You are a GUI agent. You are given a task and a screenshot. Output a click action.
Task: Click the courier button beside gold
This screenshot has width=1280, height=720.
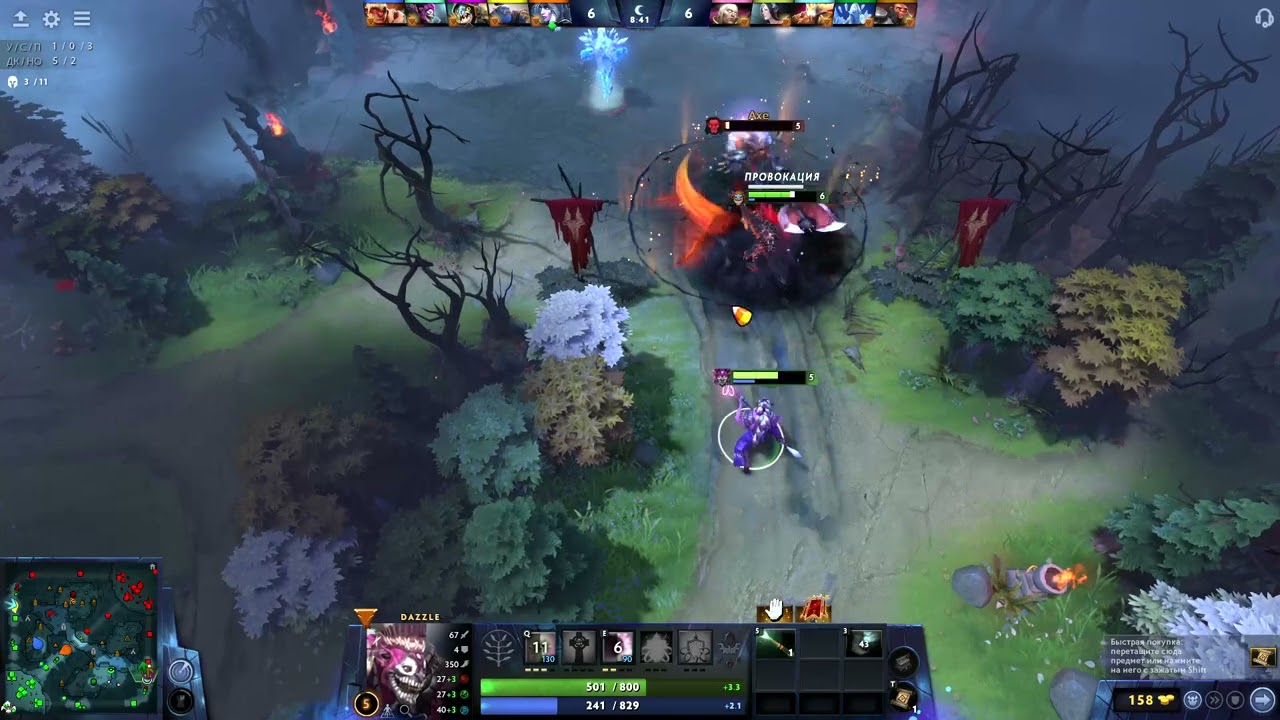pyautogui.click(x=1193, y=700)
